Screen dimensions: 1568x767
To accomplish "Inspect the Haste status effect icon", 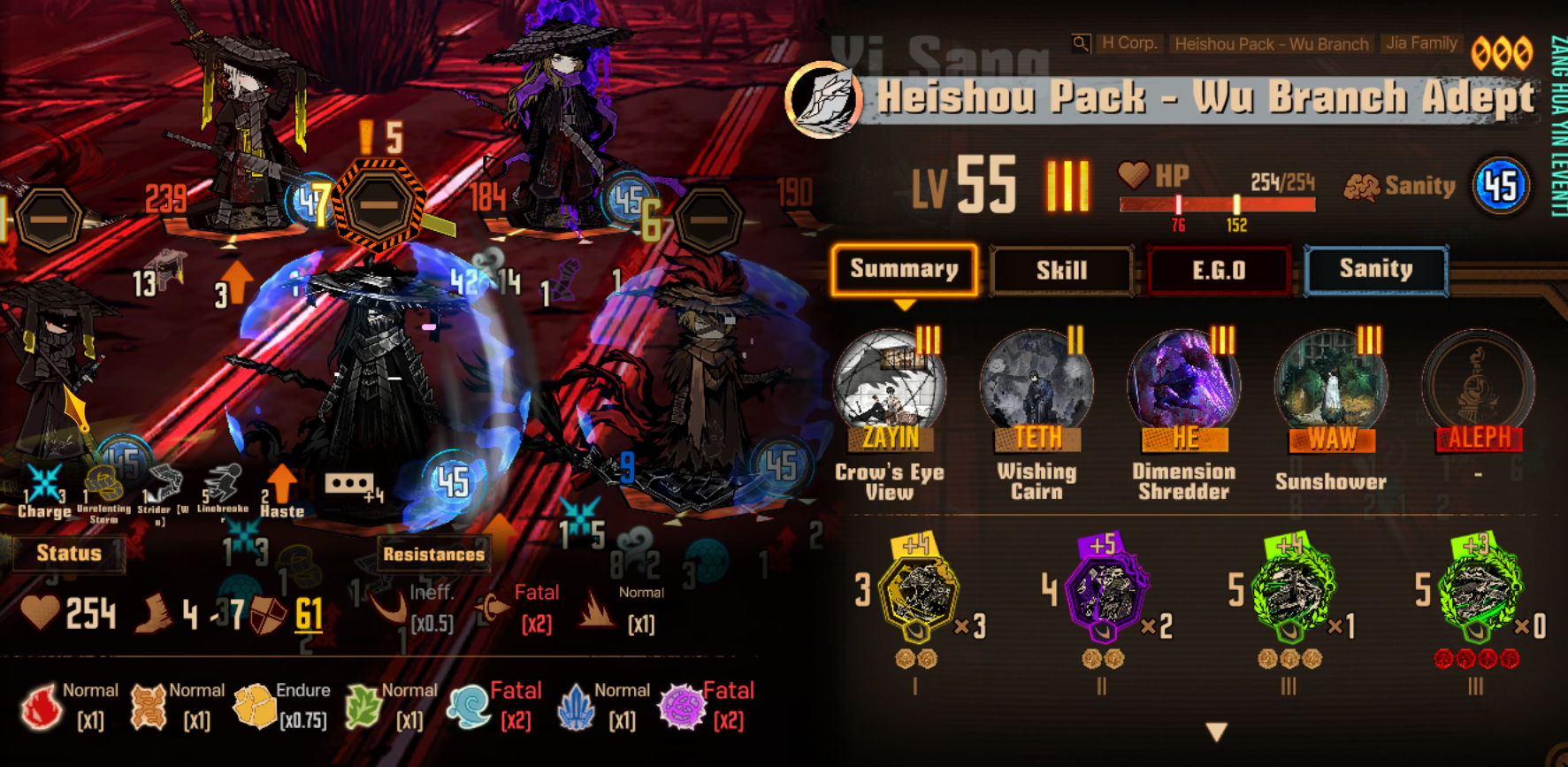I will [x=282, y=485].
